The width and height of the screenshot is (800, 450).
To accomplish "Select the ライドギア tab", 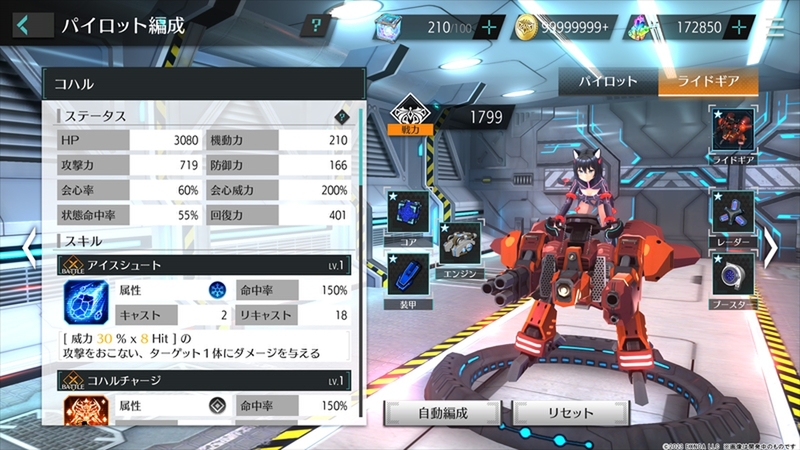I will (x=707, y=81).
